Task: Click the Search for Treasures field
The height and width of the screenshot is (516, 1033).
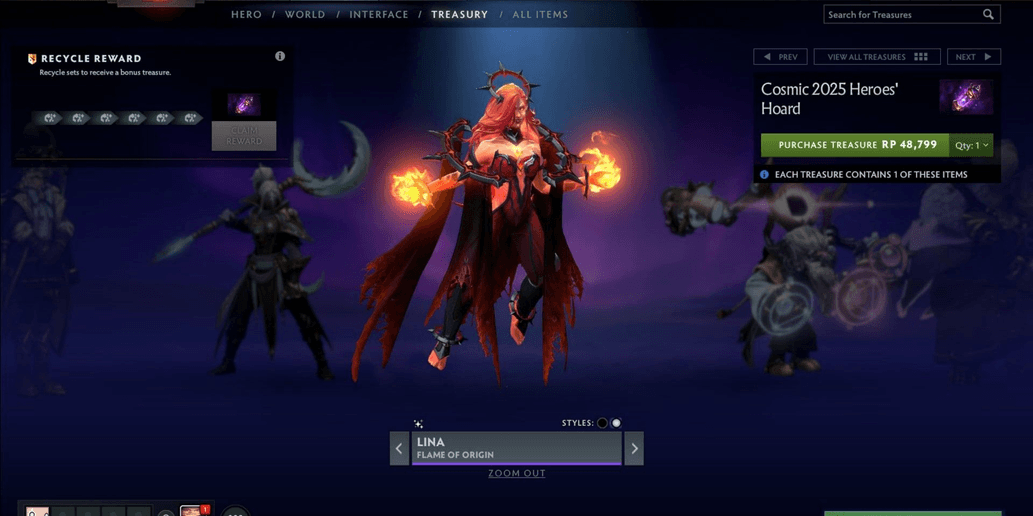Action: 902,15
